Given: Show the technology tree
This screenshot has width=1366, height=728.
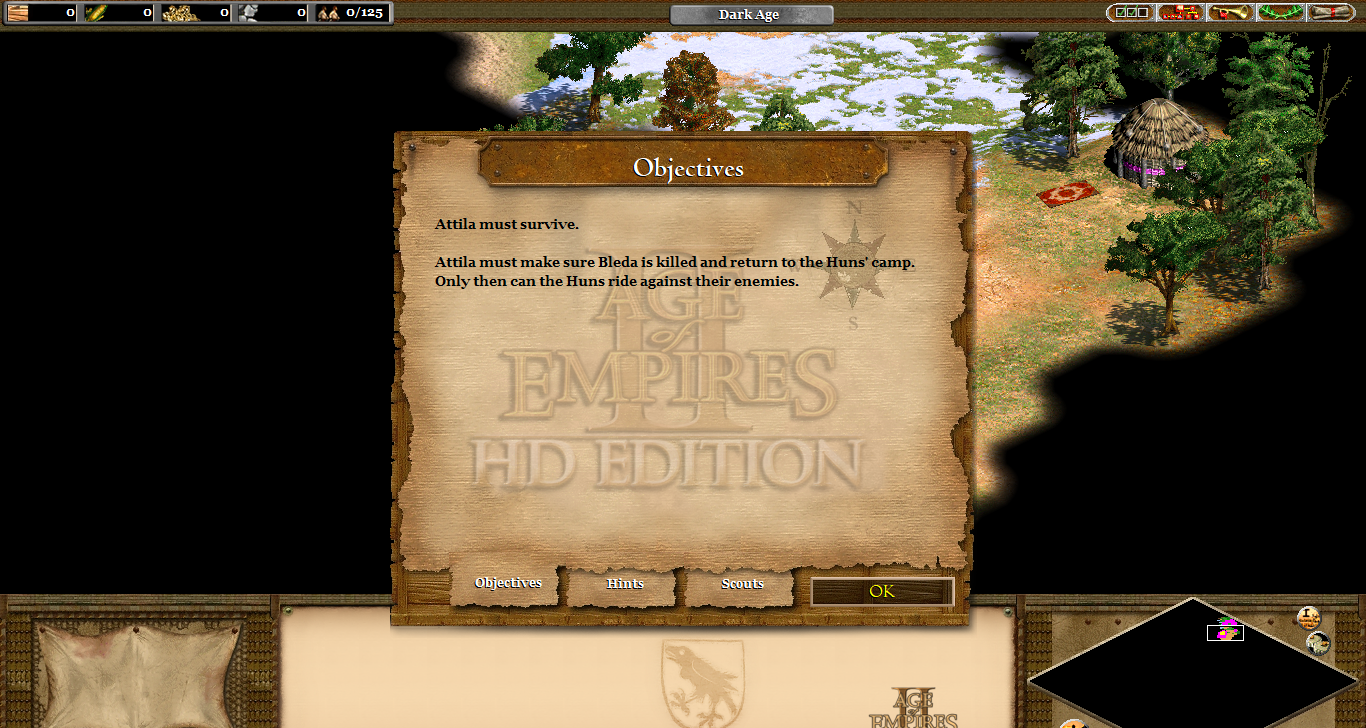Looking at the screenshot, I should pyautogui.click(x=1180, y=13).
